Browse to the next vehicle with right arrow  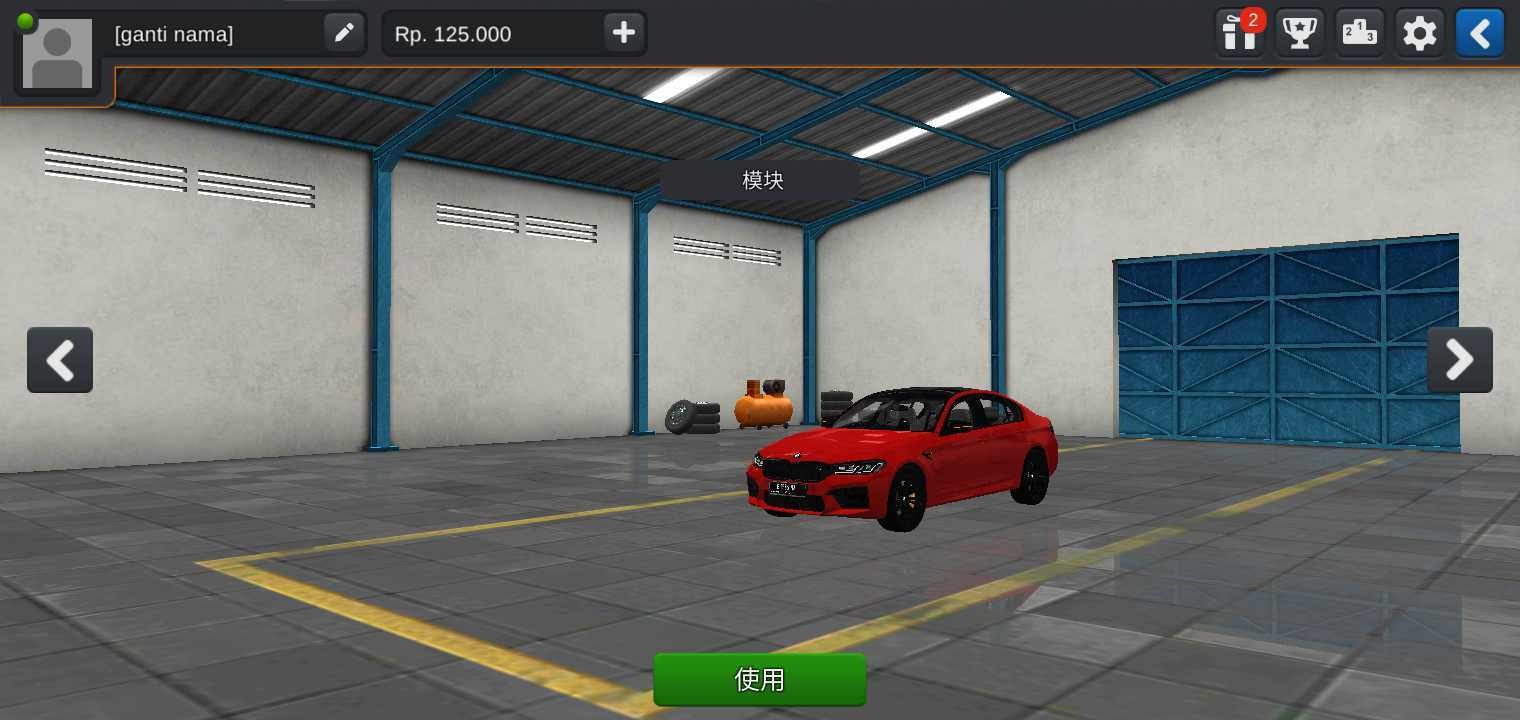tap(1460, 360)
